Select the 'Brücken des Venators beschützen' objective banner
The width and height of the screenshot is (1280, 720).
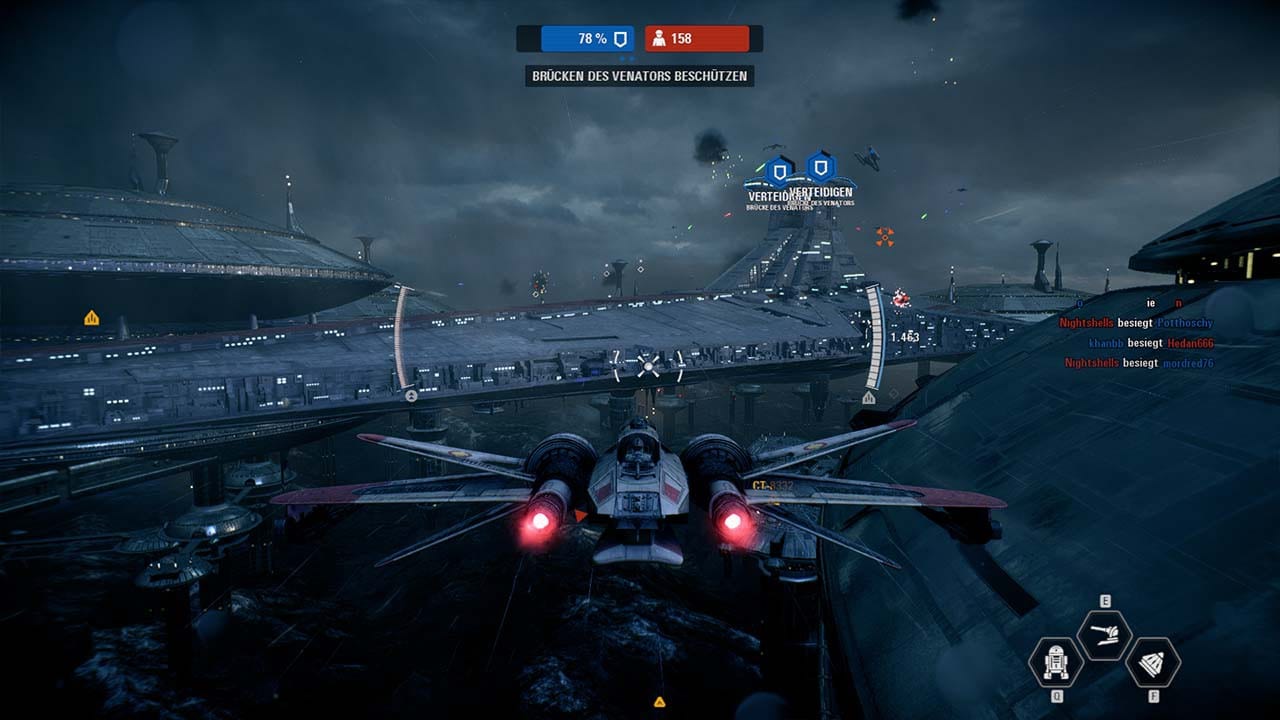[x=640, y=76]
